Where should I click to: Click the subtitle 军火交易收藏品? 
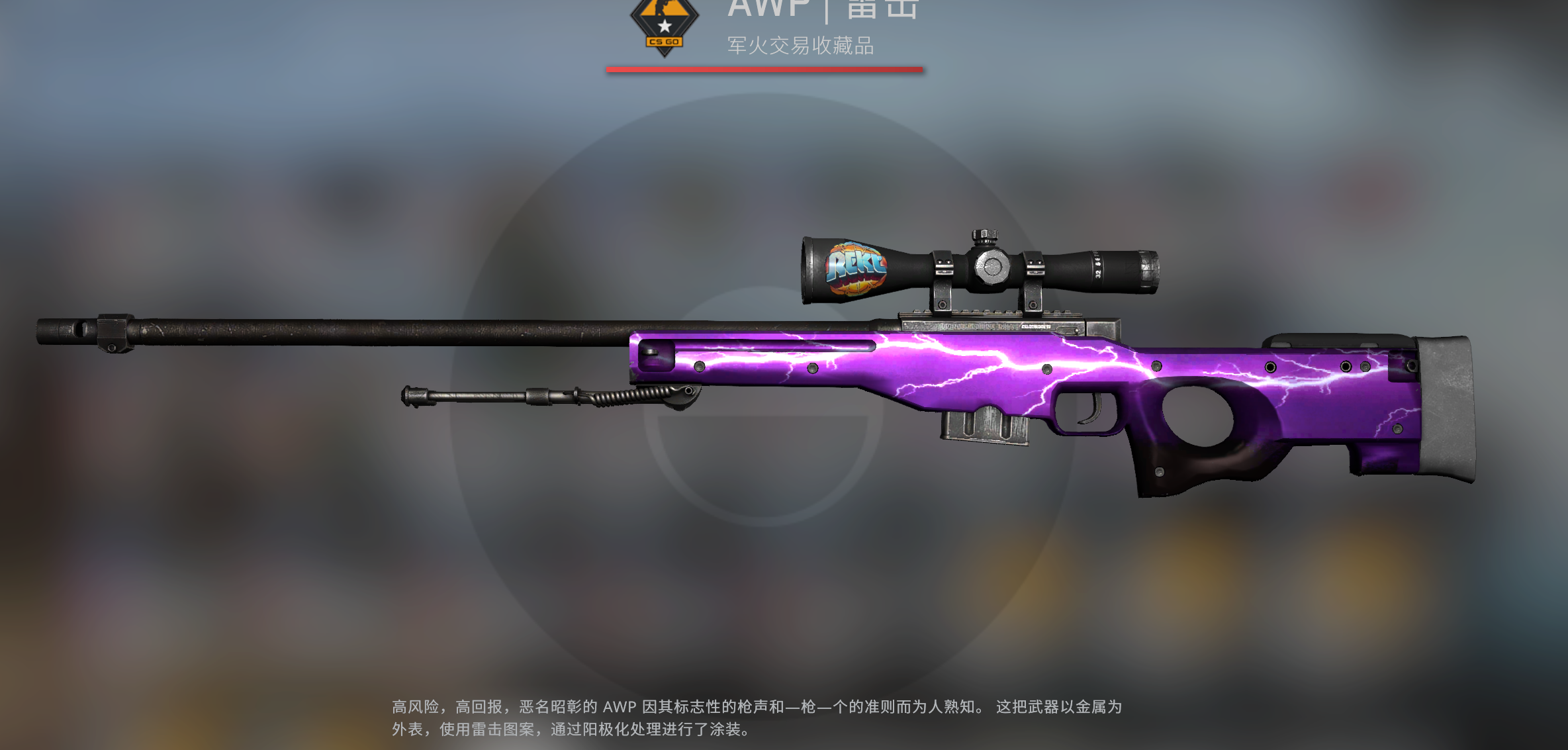[x=801, y=46]
